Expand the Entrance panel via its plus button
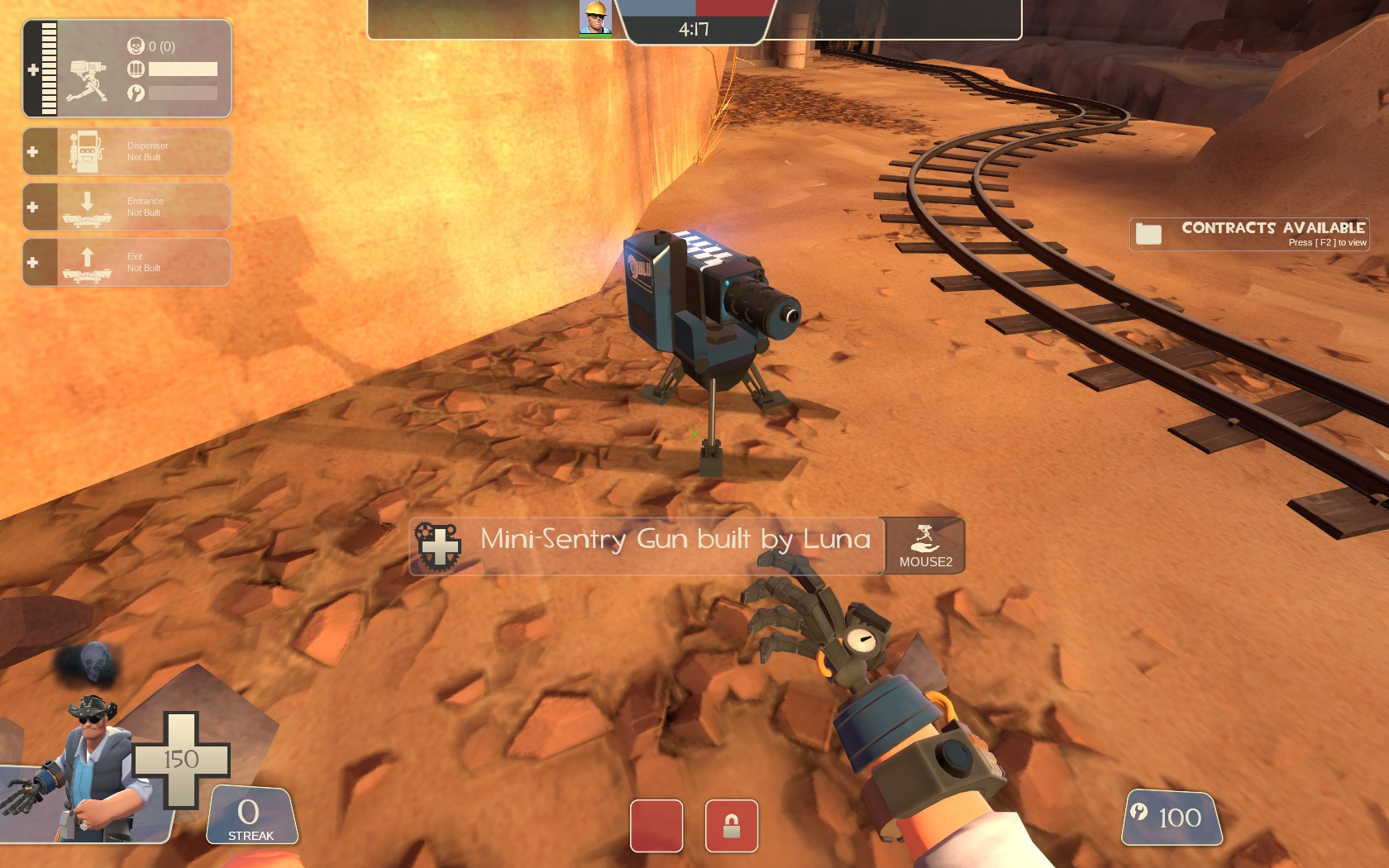Image resolution: width=1389 pixels, height=868 pixels. click(32, 207)
